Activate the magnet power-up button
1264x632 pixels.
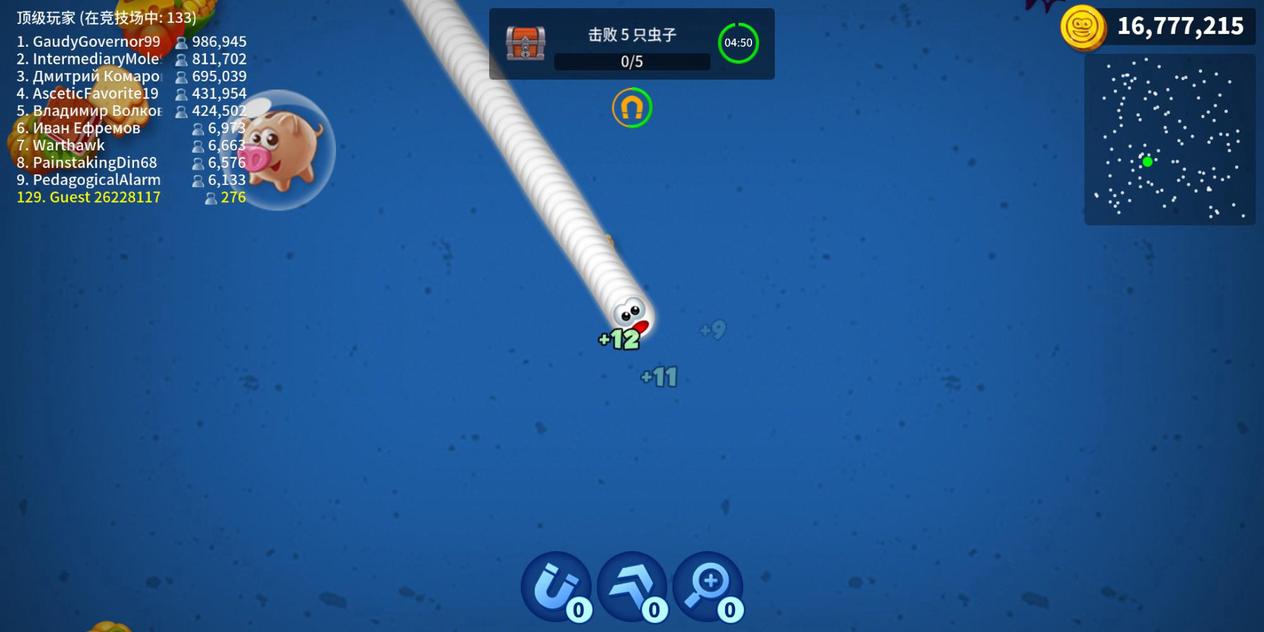point(555,586)
